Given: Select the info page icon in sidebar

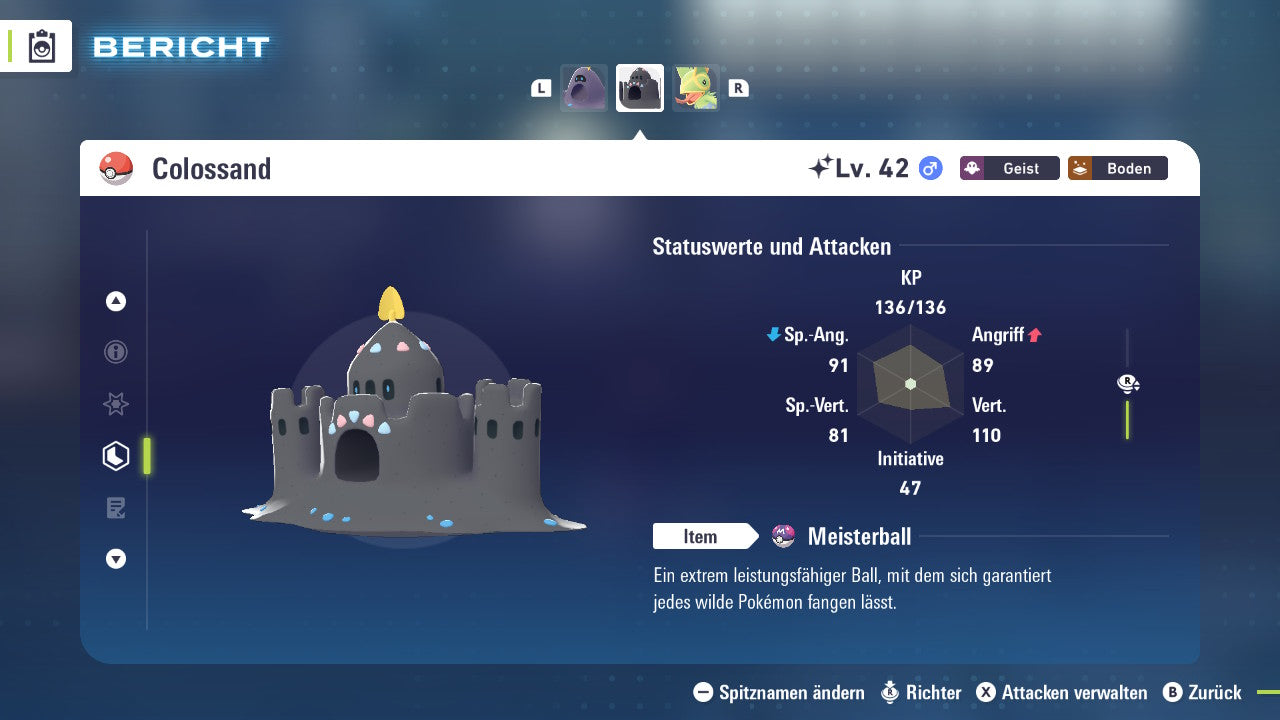Looking at the screenshot, I should coord(115,352).
